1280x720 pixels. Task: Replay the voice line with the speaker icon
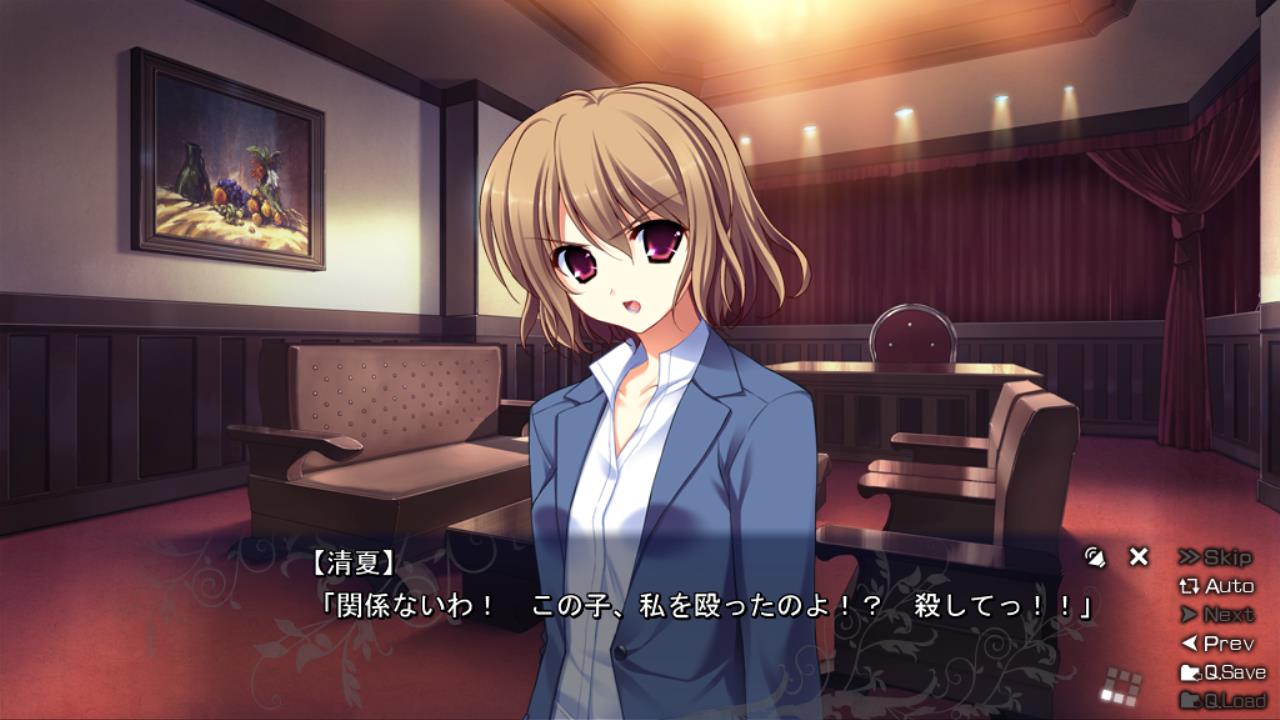[1095, 557]
